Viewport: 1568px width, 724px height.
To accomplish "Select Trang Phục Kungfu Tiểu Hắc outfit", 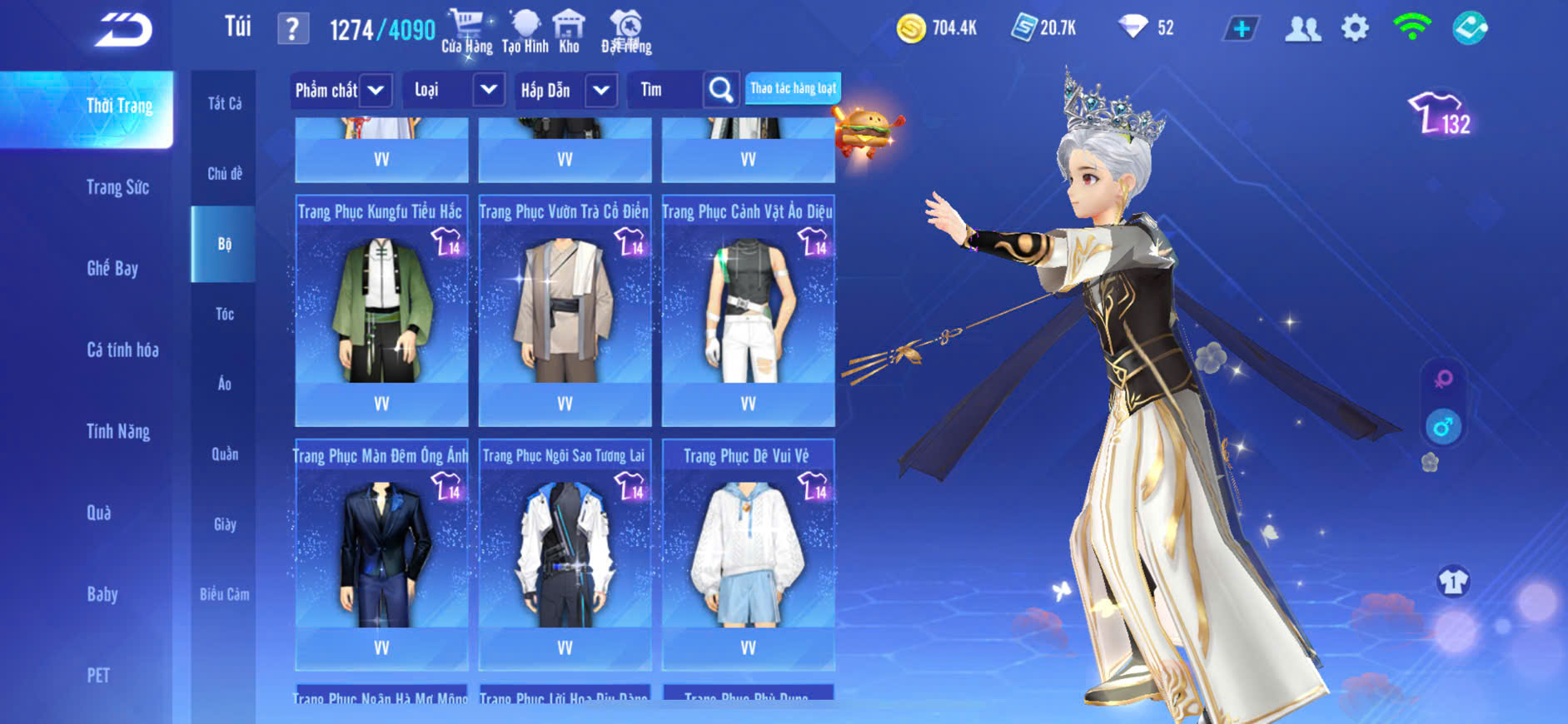I will pyautogui.click(x=381, y=310).
